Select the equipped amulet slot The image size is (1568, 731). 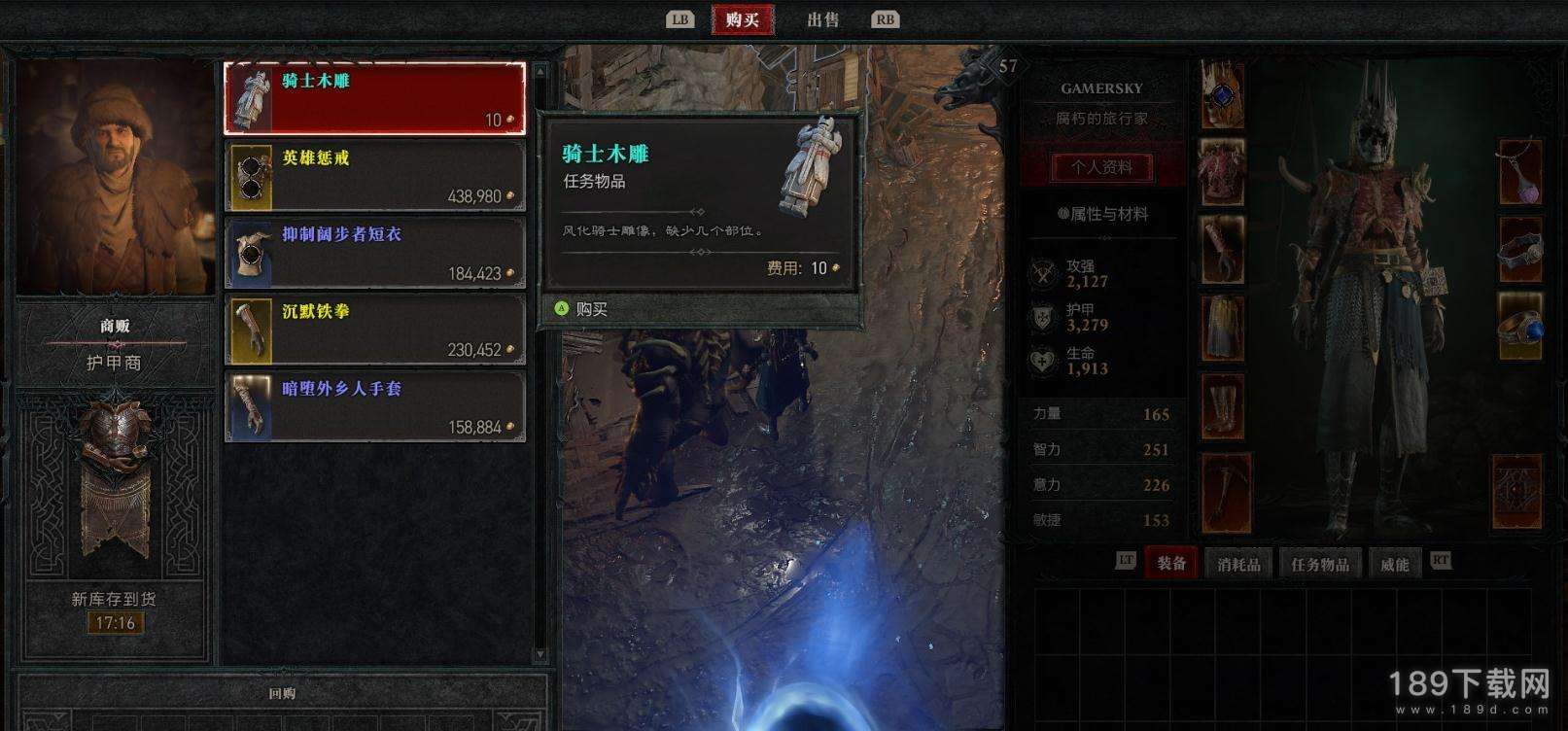[1519, 173]
